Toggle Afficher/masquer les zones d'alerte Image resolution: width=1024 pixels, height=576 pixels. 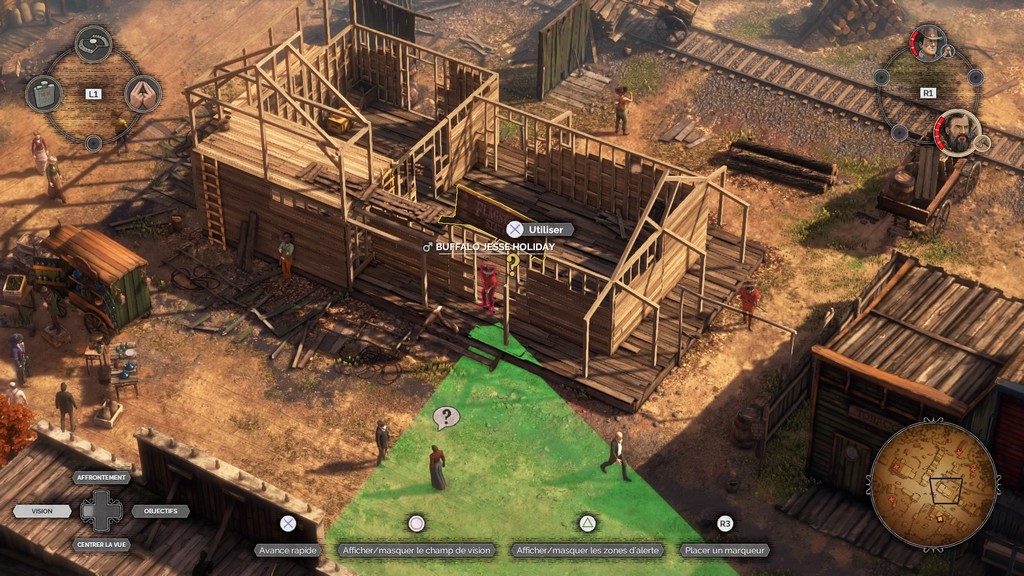coord(588,550)
